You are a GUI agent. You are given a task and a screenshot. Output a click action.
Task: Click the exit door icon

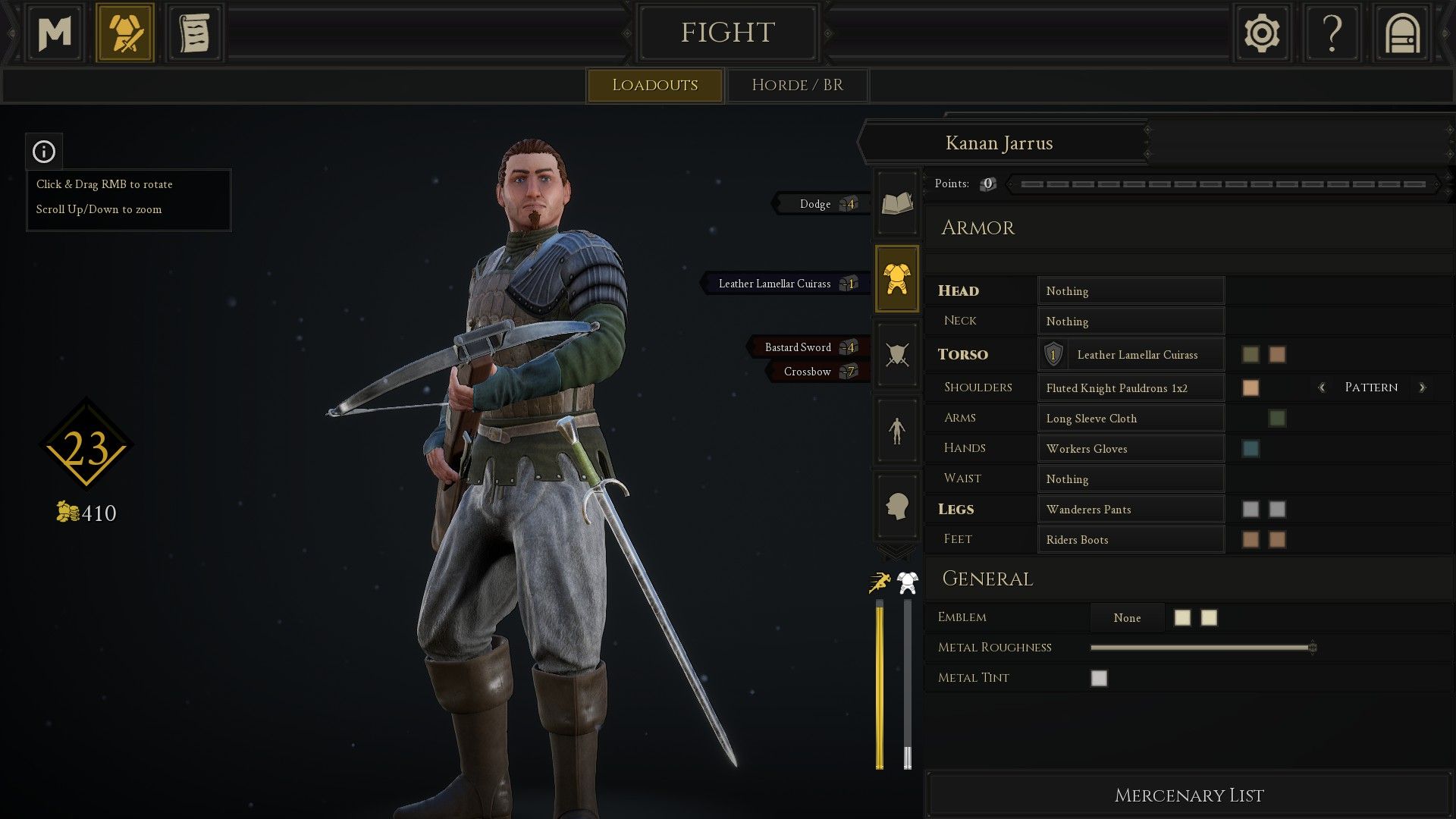point(1401,33)
